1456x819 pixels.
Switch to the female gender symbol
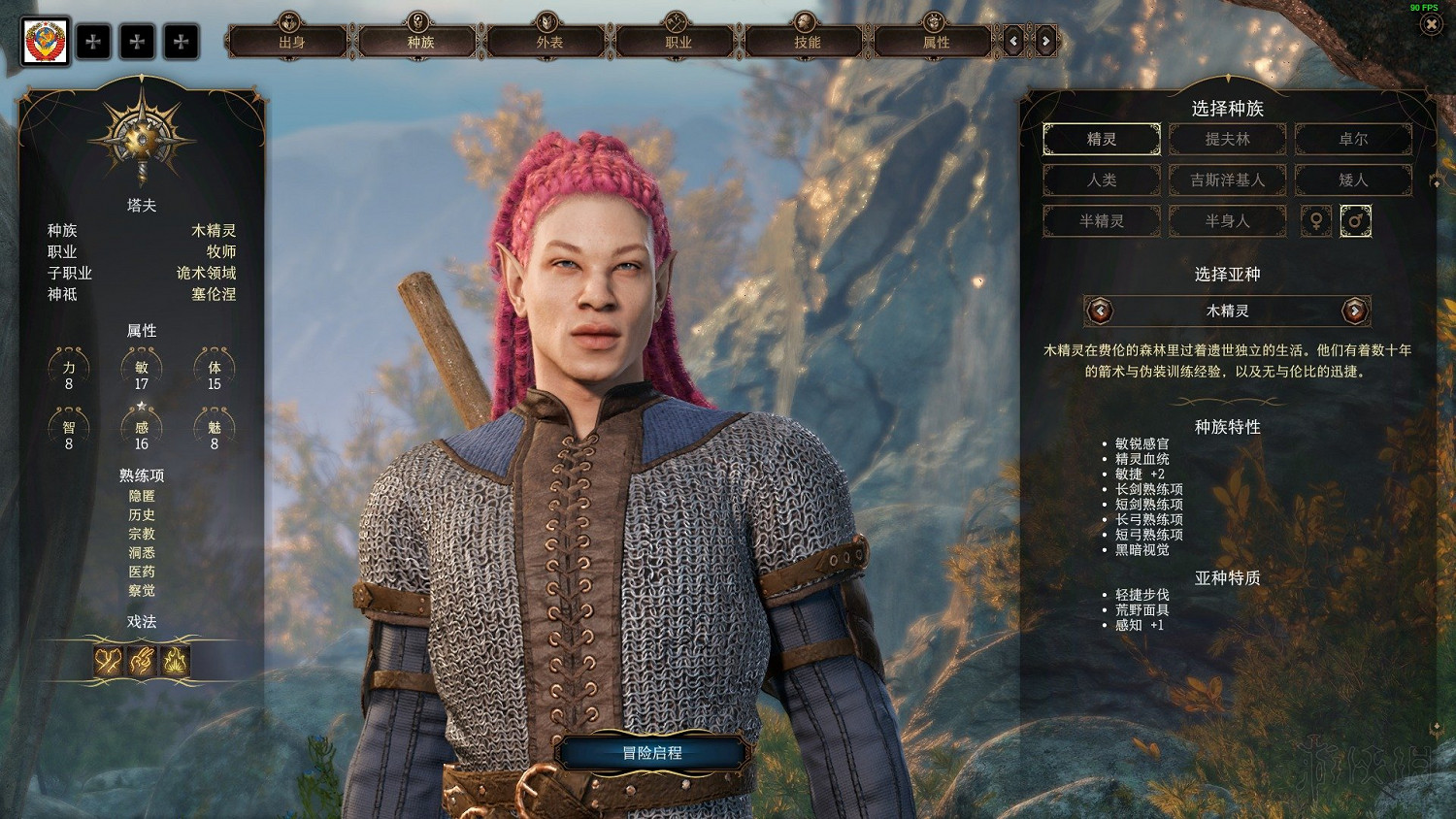(x=1316, y=221)
